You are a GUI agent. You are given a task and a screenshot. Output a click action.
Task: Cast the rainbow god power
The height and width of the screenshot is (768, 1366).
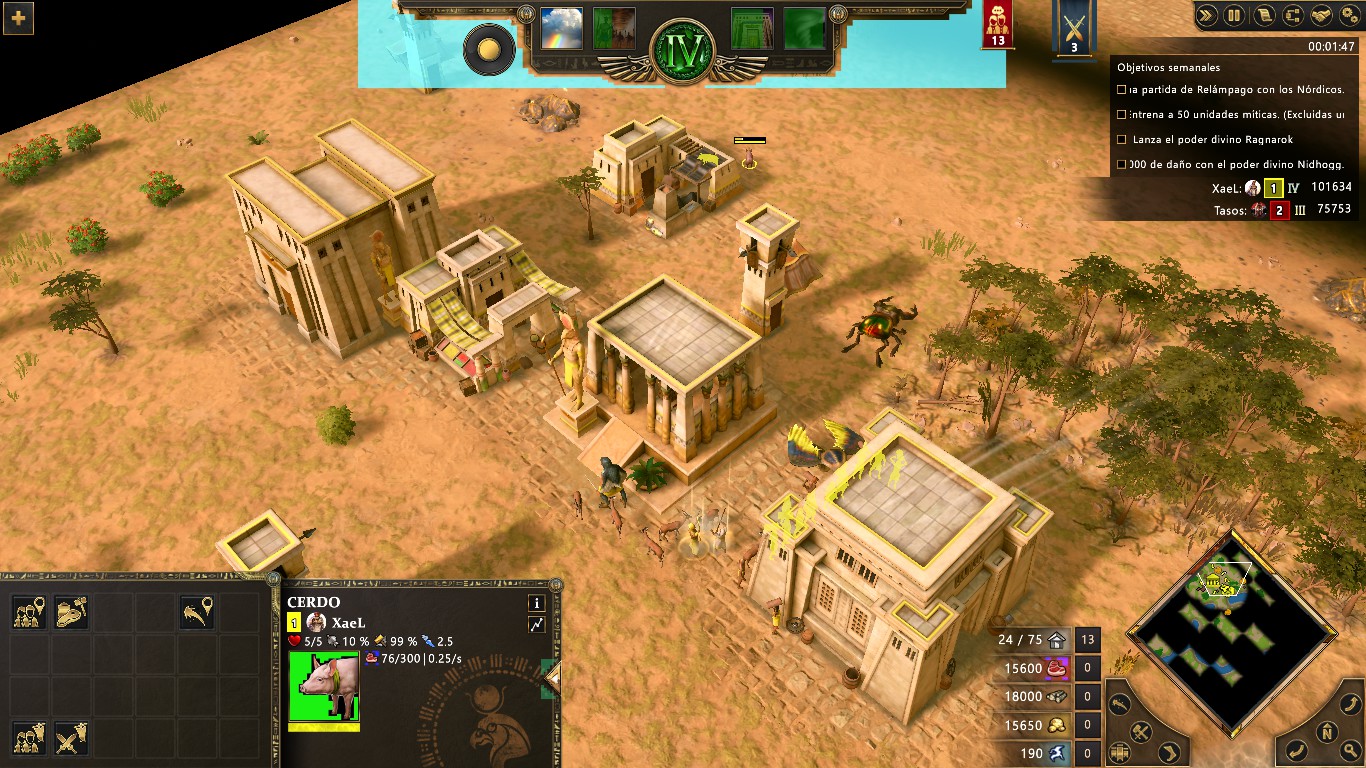tap(560, 29)
